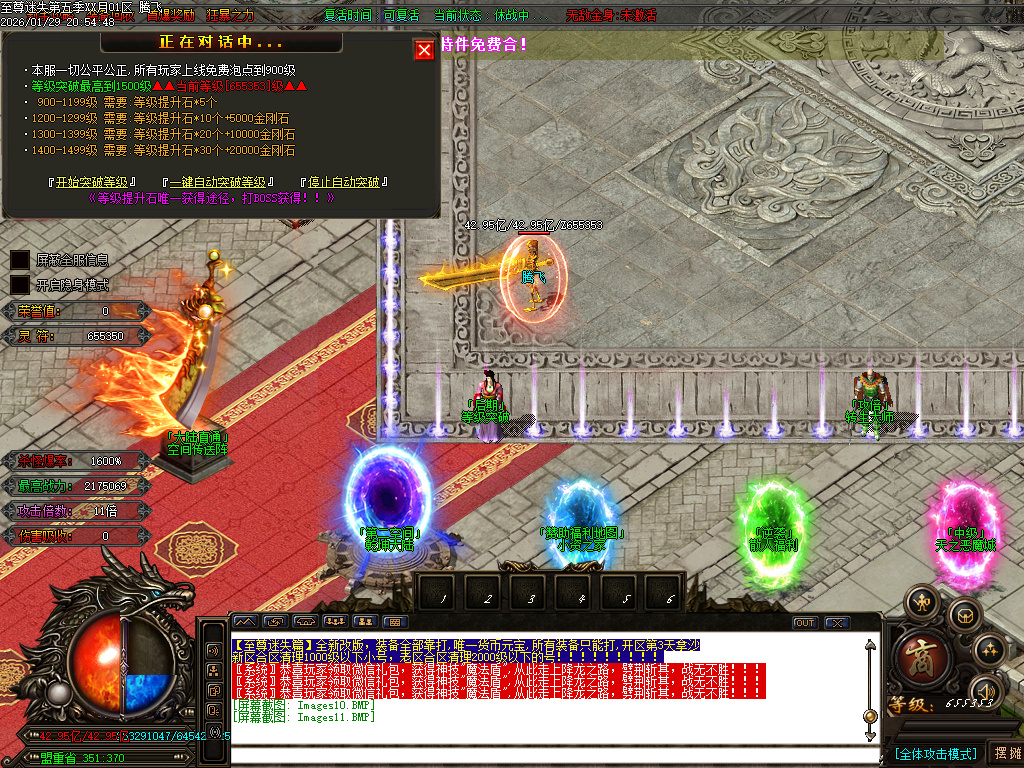The width and height of the screenshot is (1024, 768).
Task: Click the round winged figure icon above the shop button
Action: tap(921, 601)
